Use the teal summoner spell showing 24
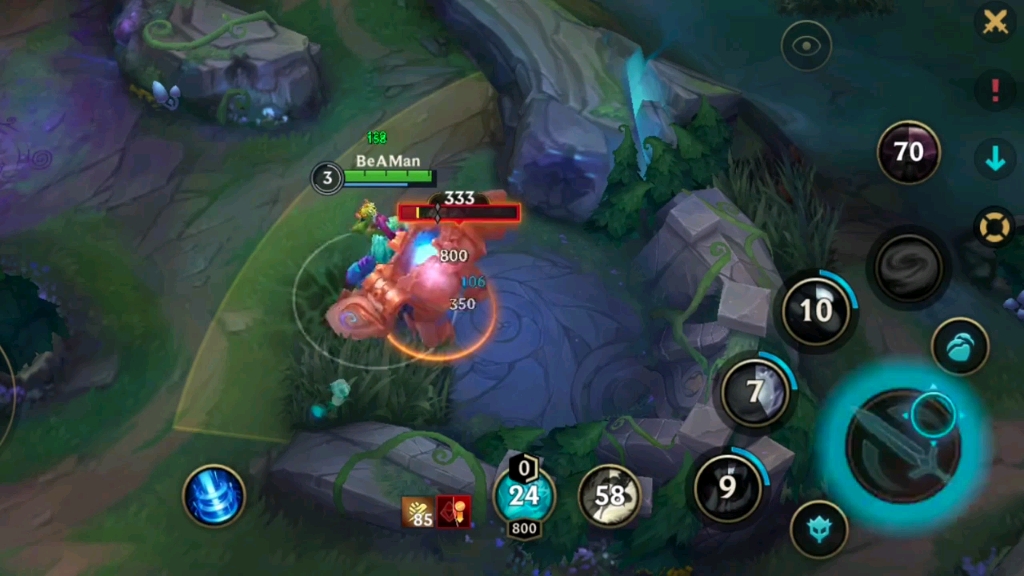Image resolution: width=1024 pixels, height=576 pixels. pos(524,494)
